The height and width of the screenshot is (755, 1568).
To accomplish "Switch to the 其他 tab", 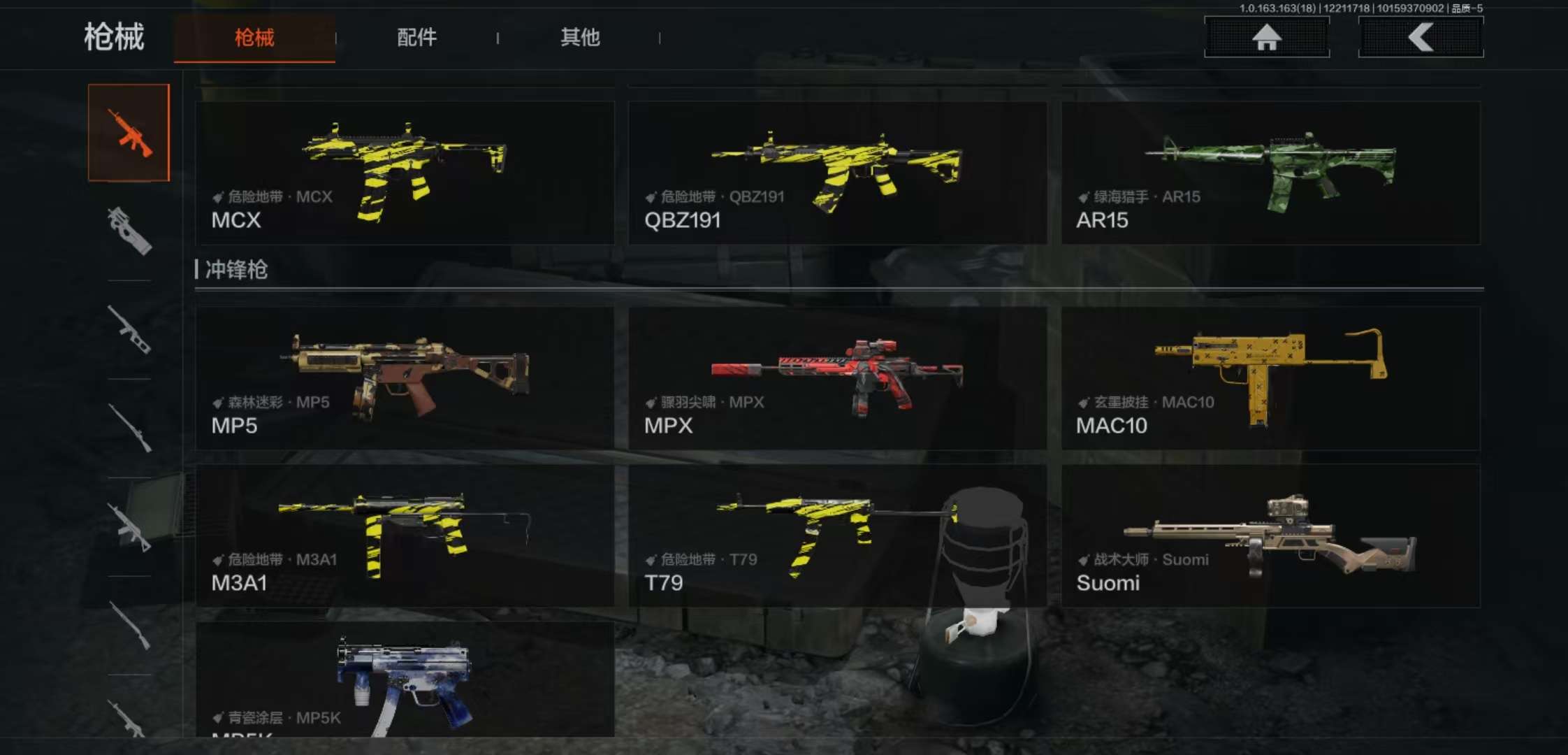I will coord(579,38).
